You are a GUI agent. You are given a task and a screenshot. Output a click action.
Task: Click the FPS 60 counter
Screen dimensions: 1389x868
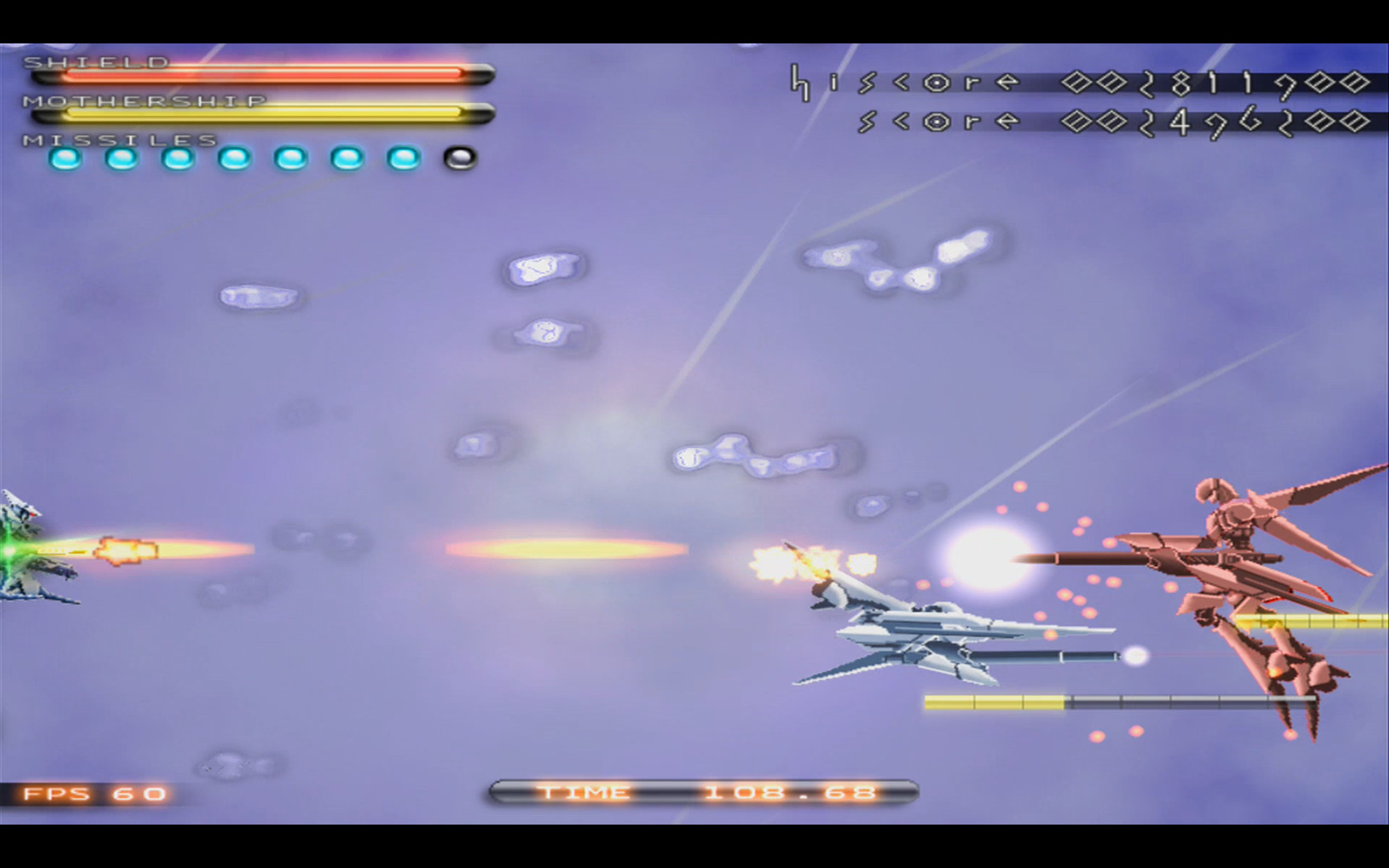point(92,794)
